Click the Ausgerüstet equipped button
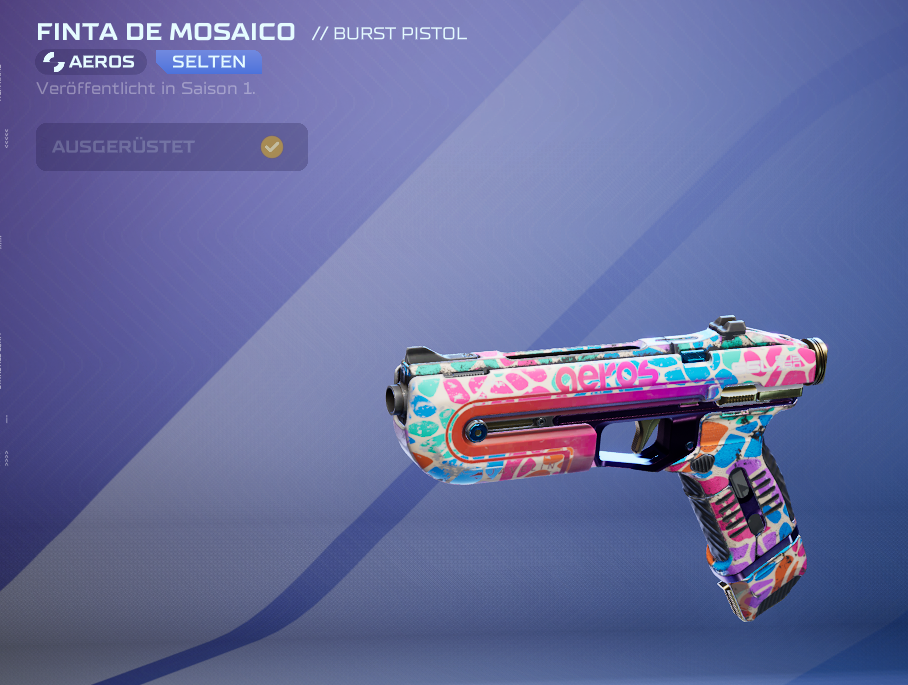Viewport: 908px width, 685px height. tap(171, 147)
